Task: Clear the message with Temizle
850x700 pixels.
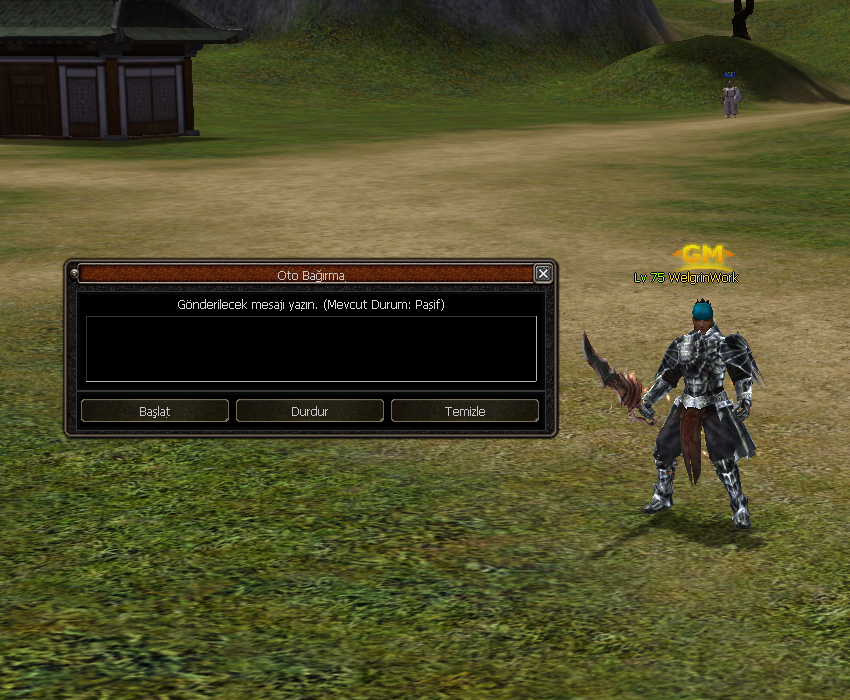Action: [465, 411]
